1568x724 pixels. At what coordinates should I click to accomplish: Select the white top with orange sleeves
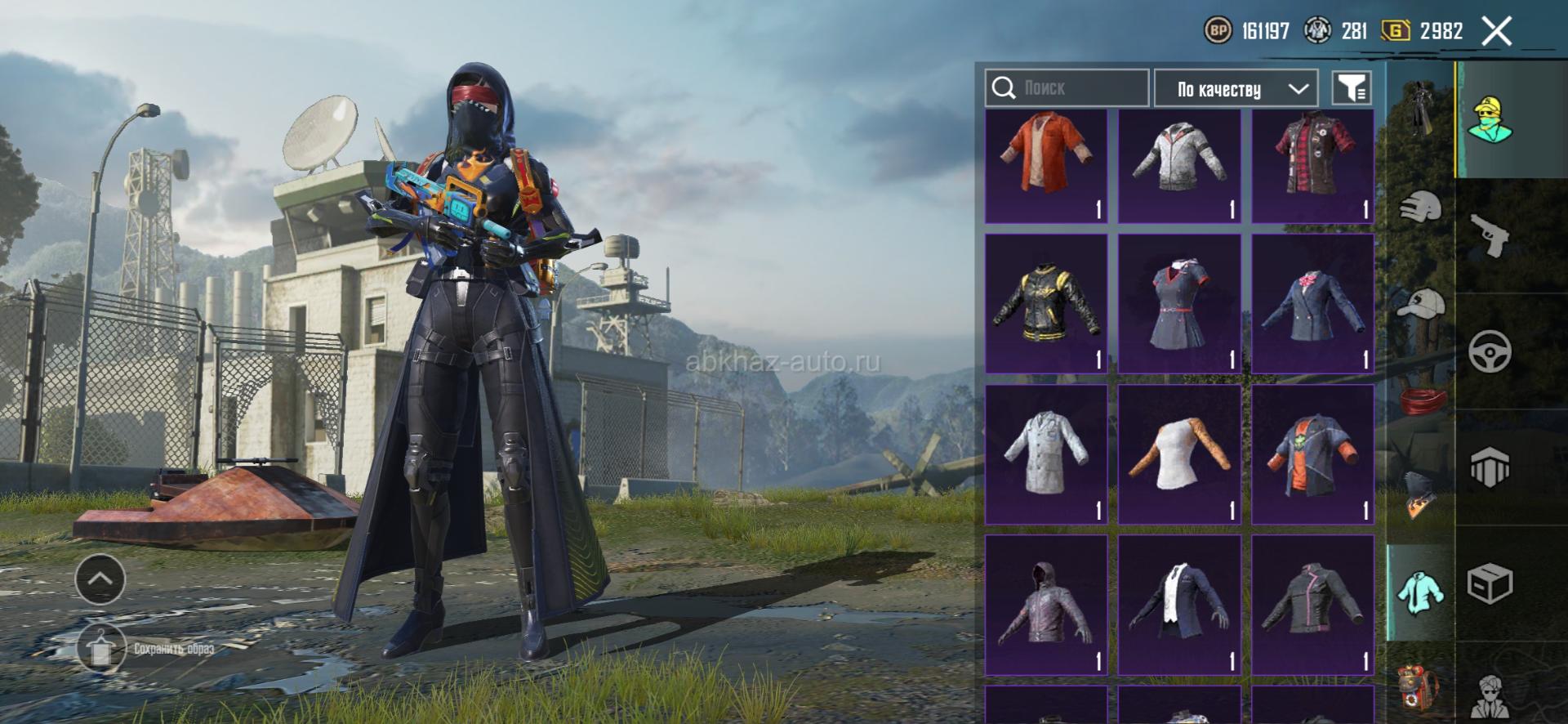point(1179,454)
